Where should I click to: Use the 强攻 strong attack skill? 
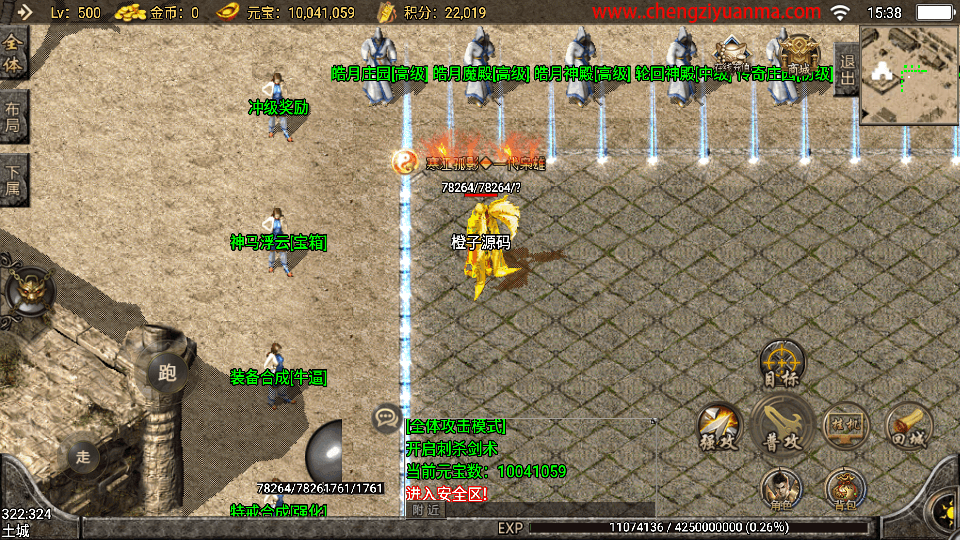click(x=718, y=427)
